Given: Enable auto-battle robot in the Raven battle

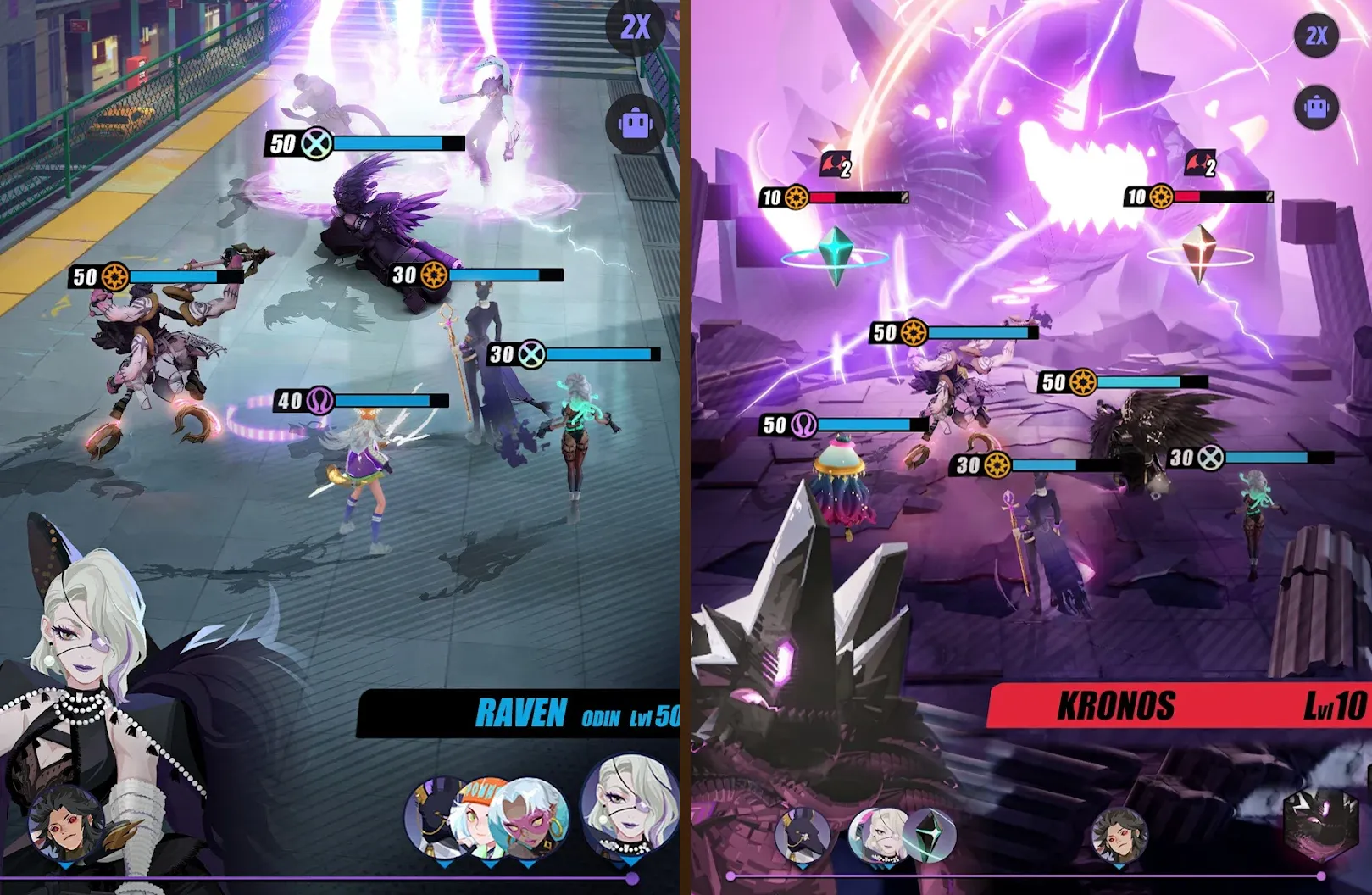Looking at the screenshot, I should [636, 124].
